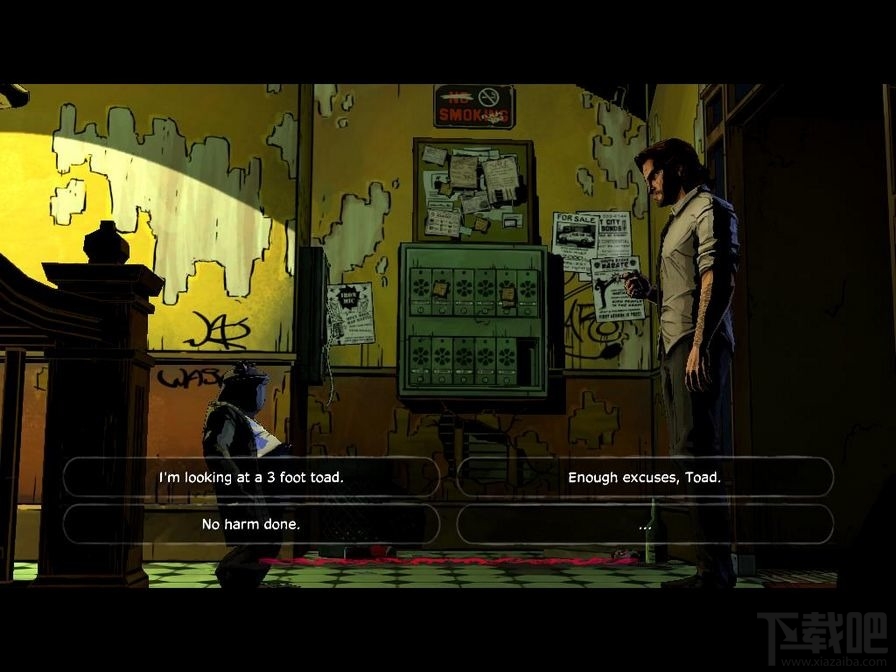896x672 pixels.
Task: Pick the silent "..." response
Action: click(x=644, y=524)
